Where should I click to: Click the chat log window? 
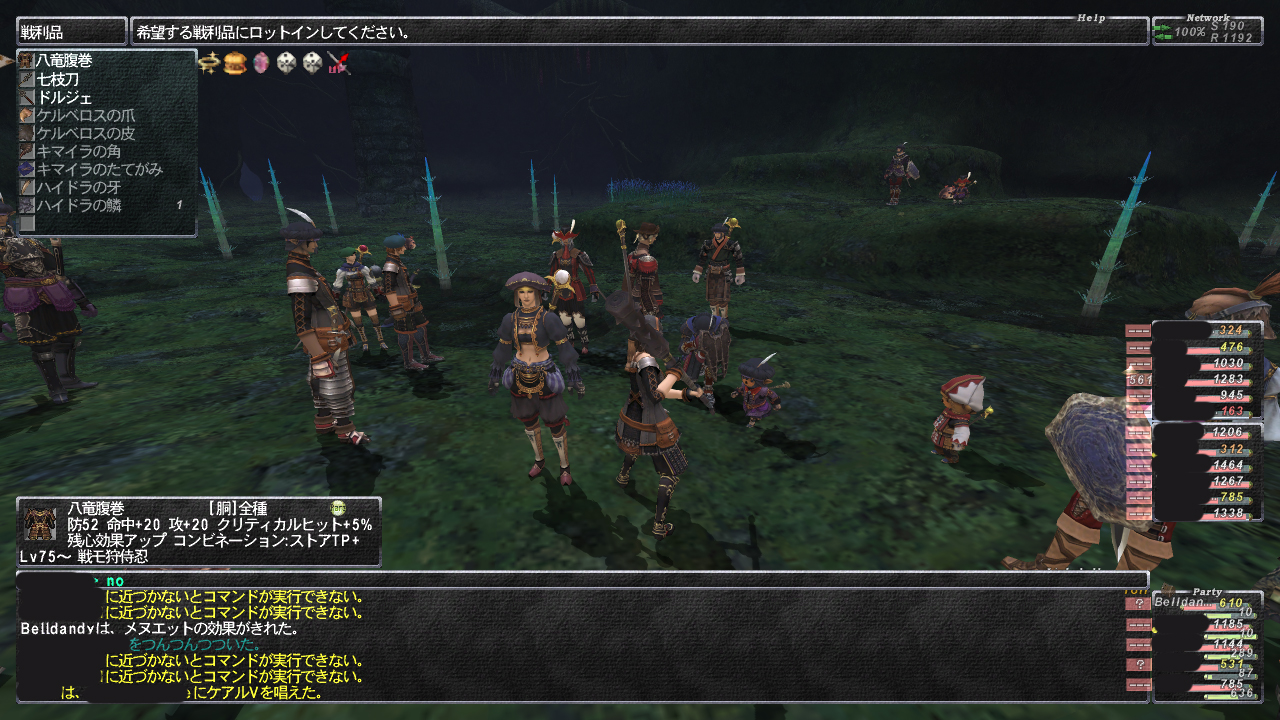click(x=580, y=640)
